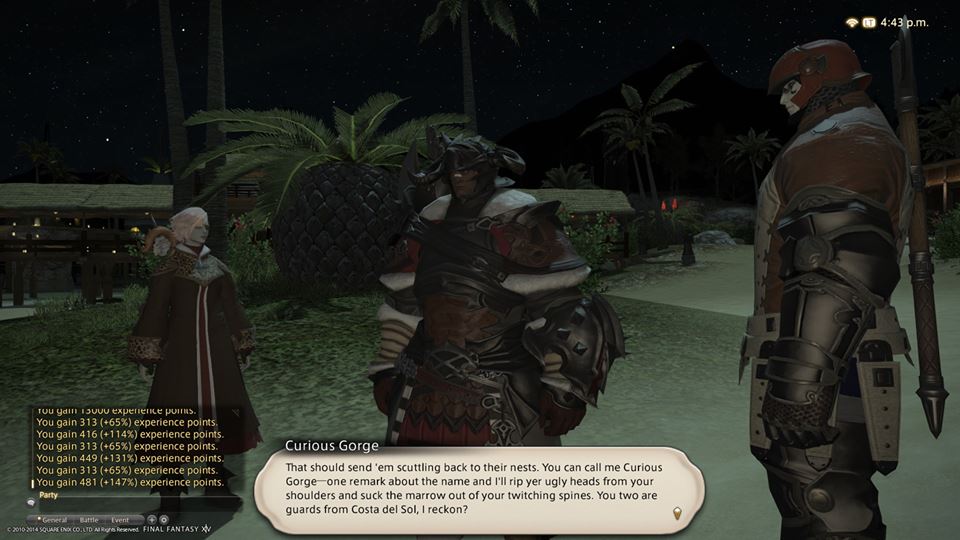
Task: Advance Curious Gorge's dialogue with the arrow
Action: coord(678,513)
